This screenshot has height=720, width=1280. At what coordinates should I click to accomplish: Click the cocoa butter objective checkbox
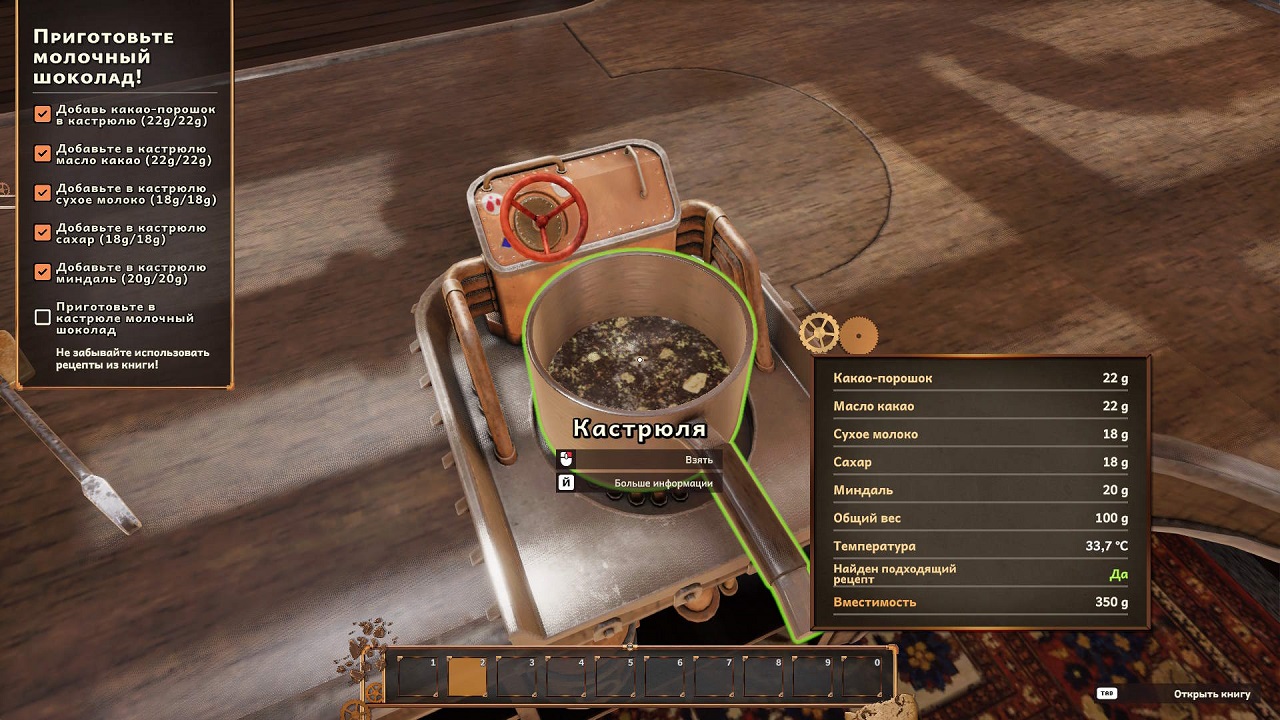tap(42, 153)
